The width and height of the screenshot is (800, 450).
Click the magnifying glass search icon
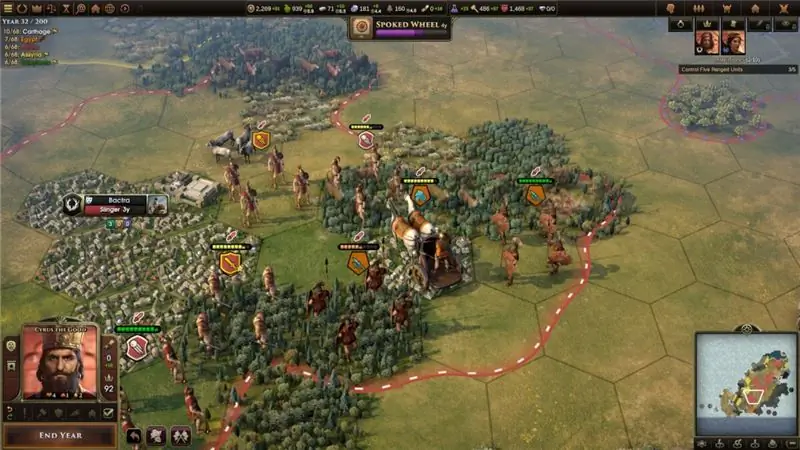tap(79, 8)
